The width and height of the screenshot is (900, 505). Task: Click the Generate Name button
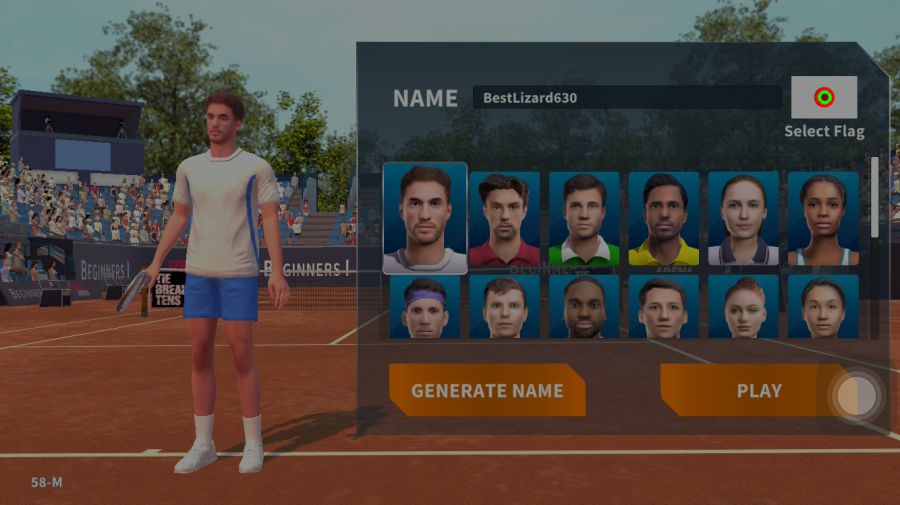click(x=487, y=390)
